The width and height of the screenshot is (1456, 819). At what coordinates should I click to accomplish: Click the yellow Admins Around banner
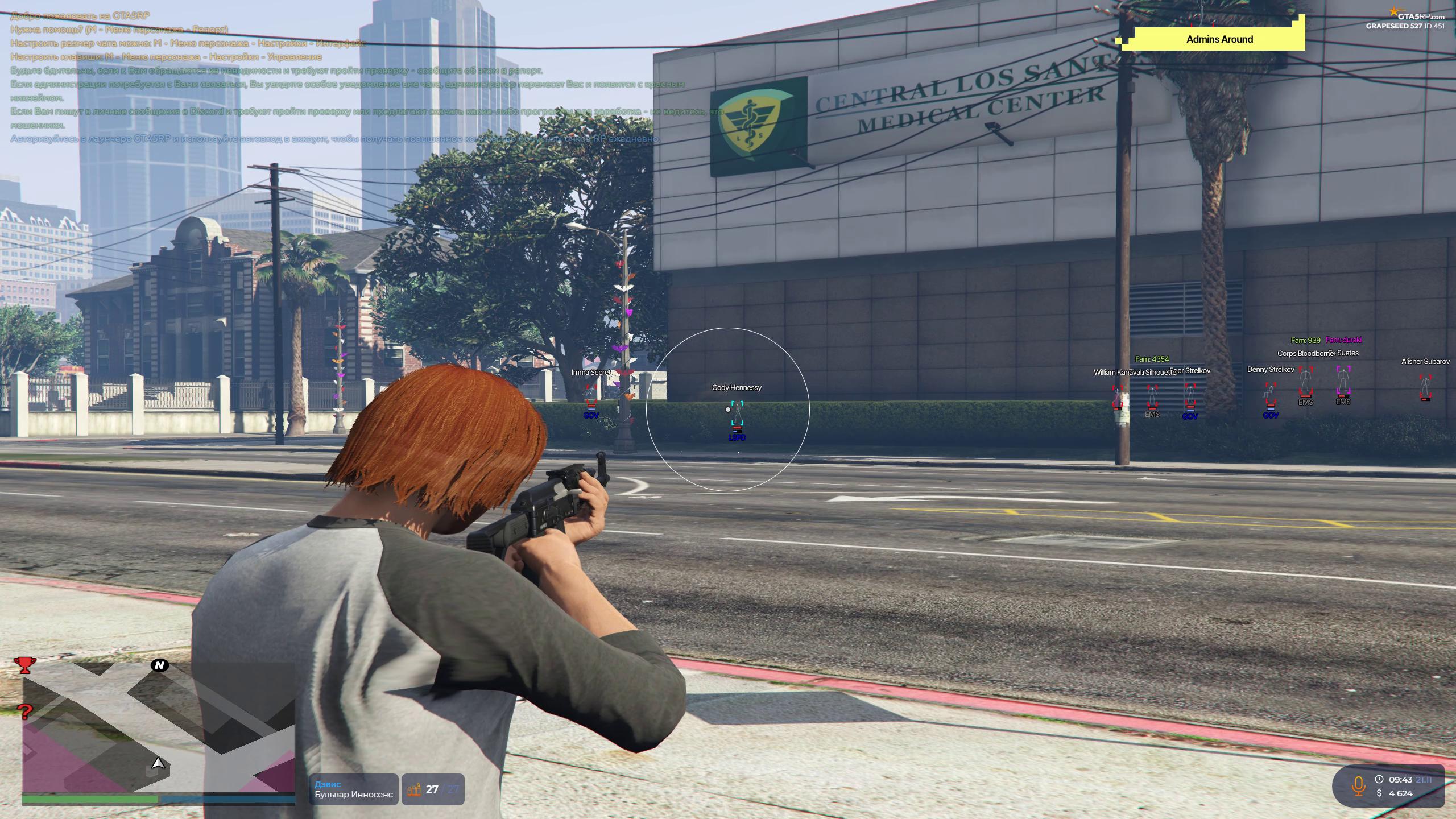[x=1219, y=39]
